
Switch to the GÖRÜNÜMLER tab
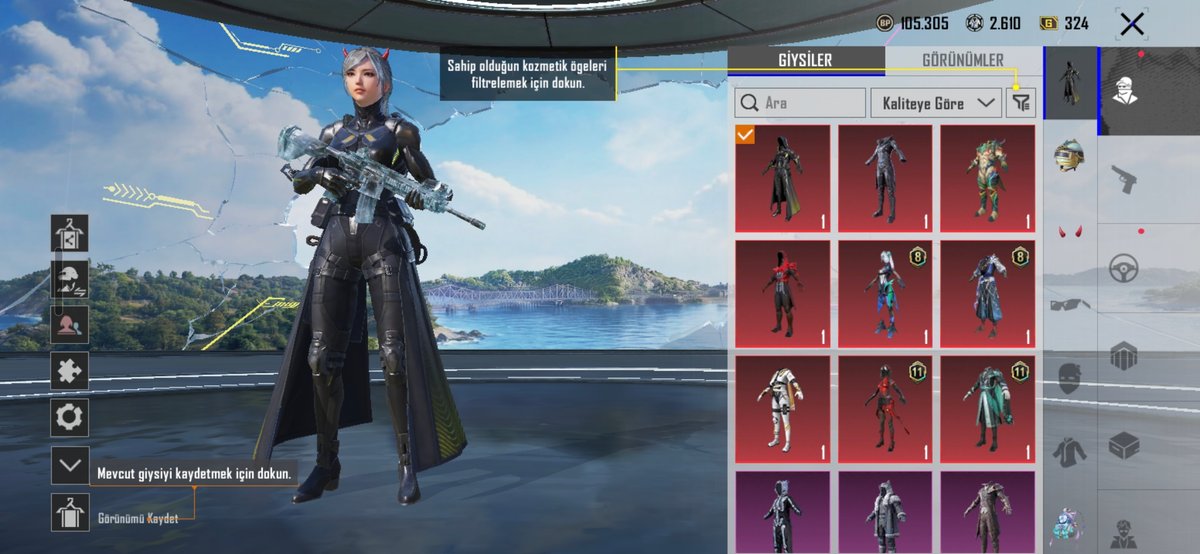click(963, 60)
